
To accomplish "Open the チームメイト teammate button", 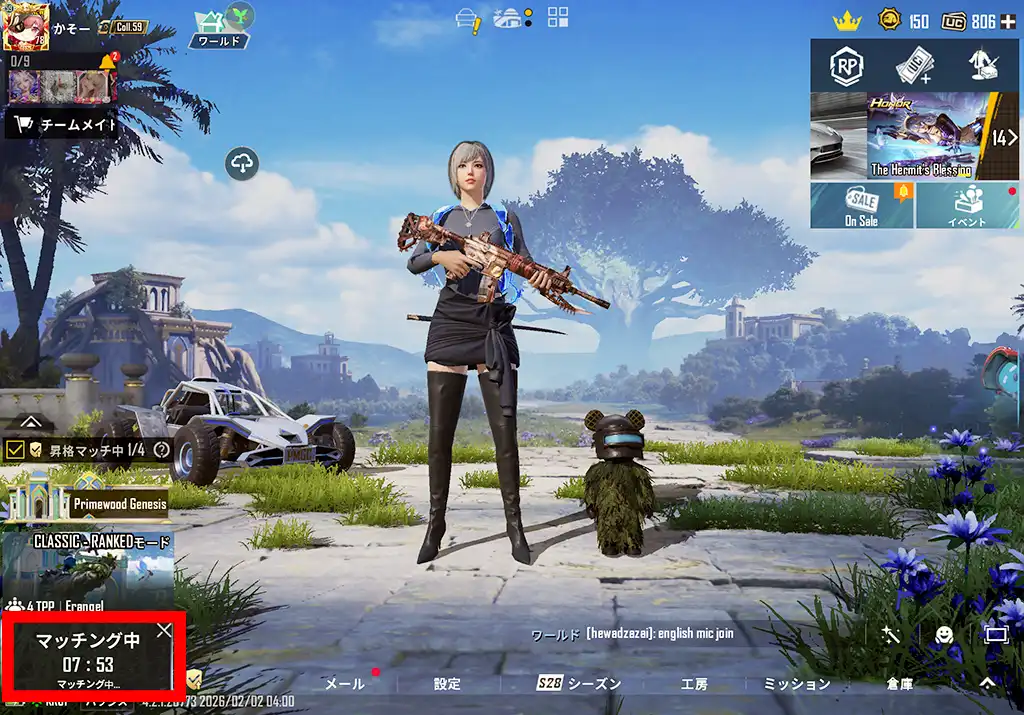I will [63, 125].
